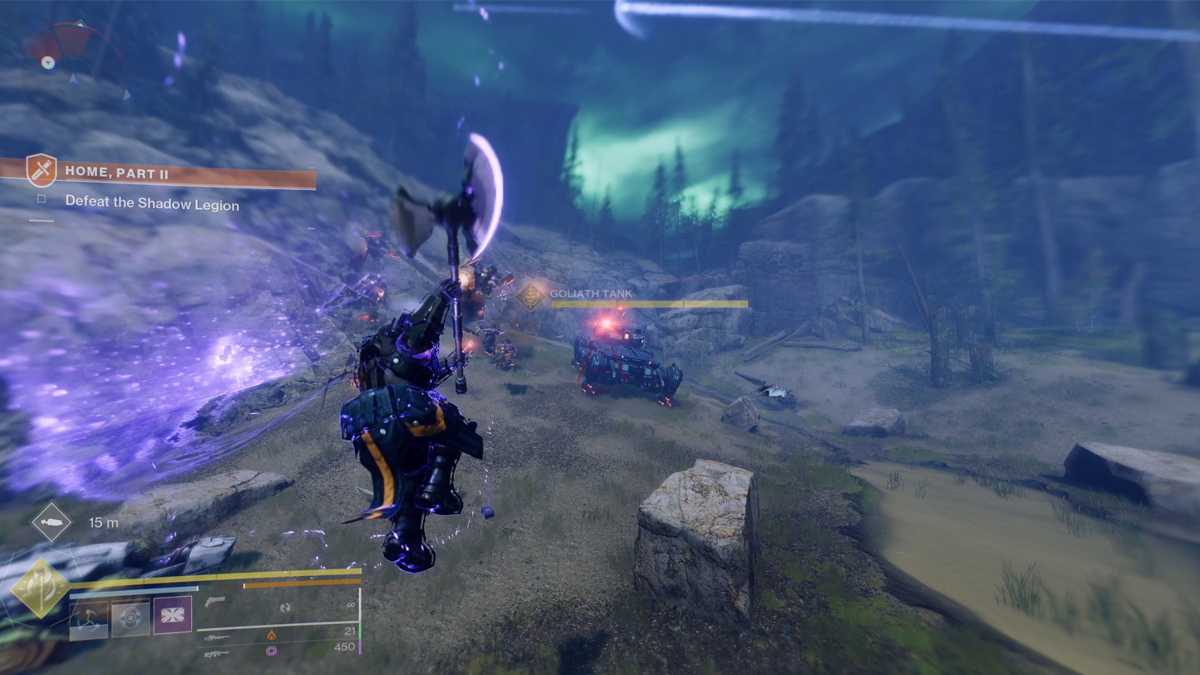This screenshot has width=1200, height=675.
Task: Activate the purple class ability icon
Action: point(172,616)
